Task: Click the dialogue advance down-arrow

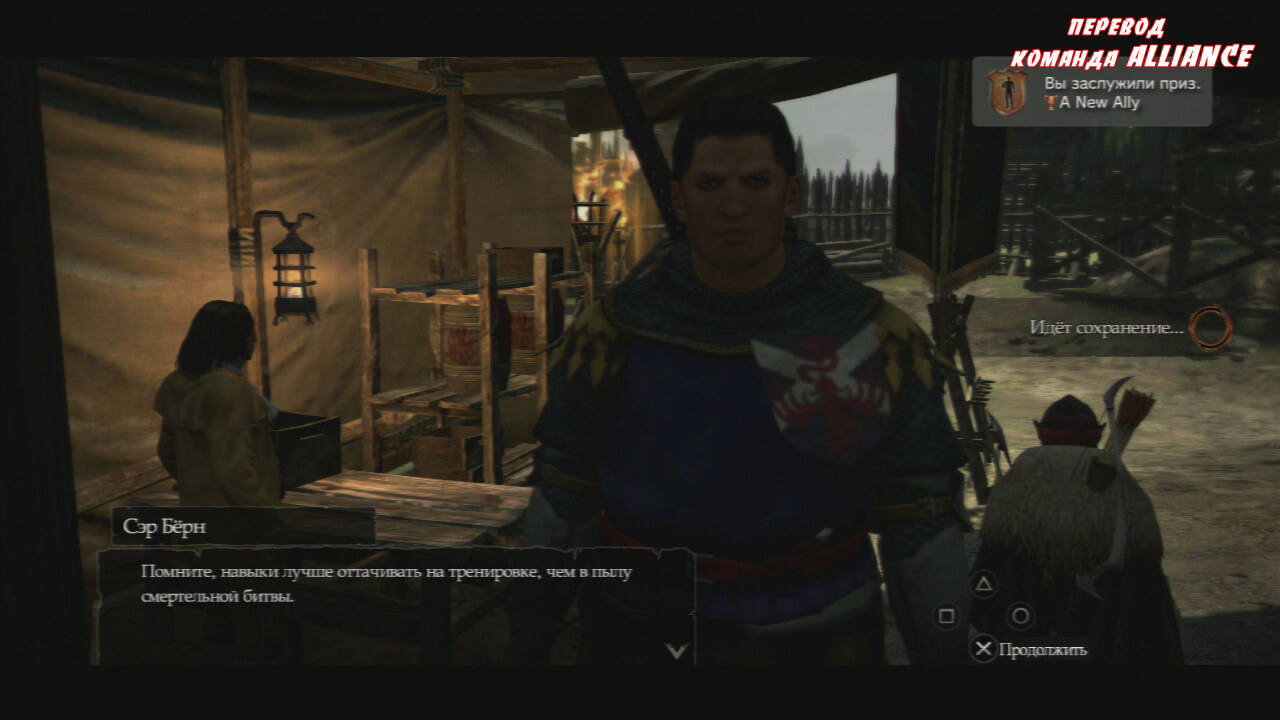Action: click(677, 651)
